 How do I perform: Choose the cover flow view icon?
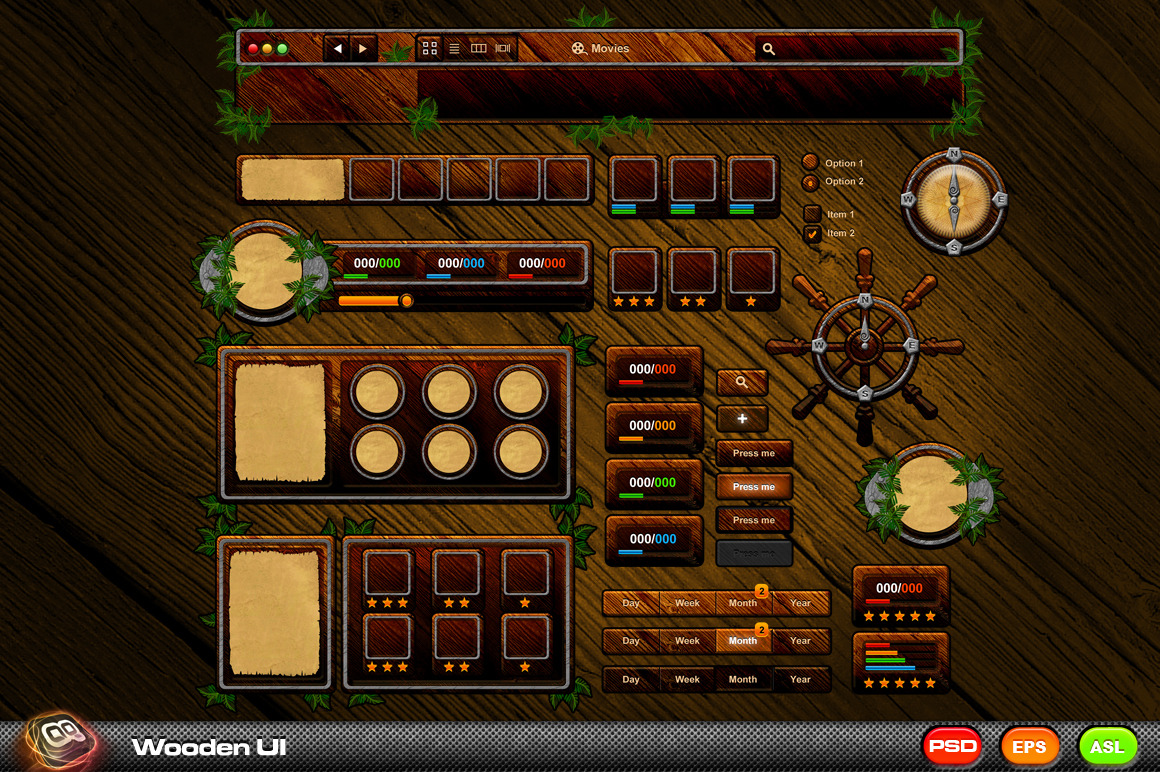tap(503, 48)
